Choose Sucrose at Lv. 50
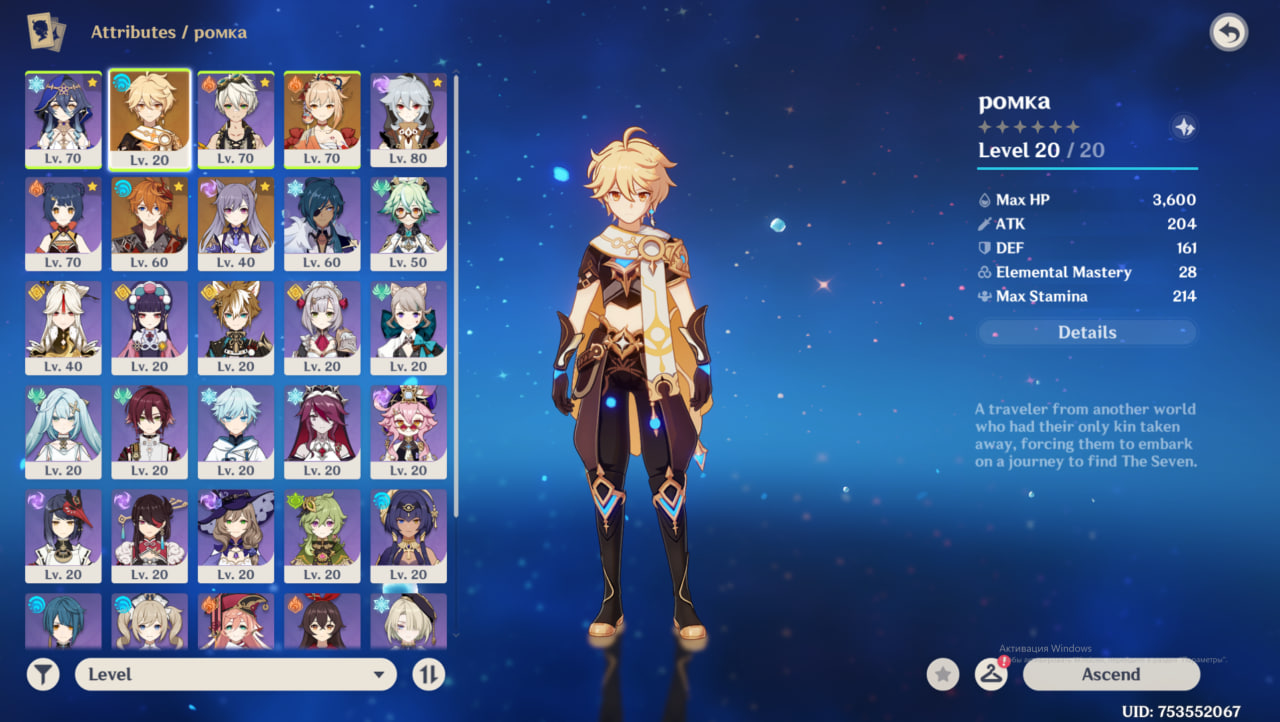 coord(408,222)
